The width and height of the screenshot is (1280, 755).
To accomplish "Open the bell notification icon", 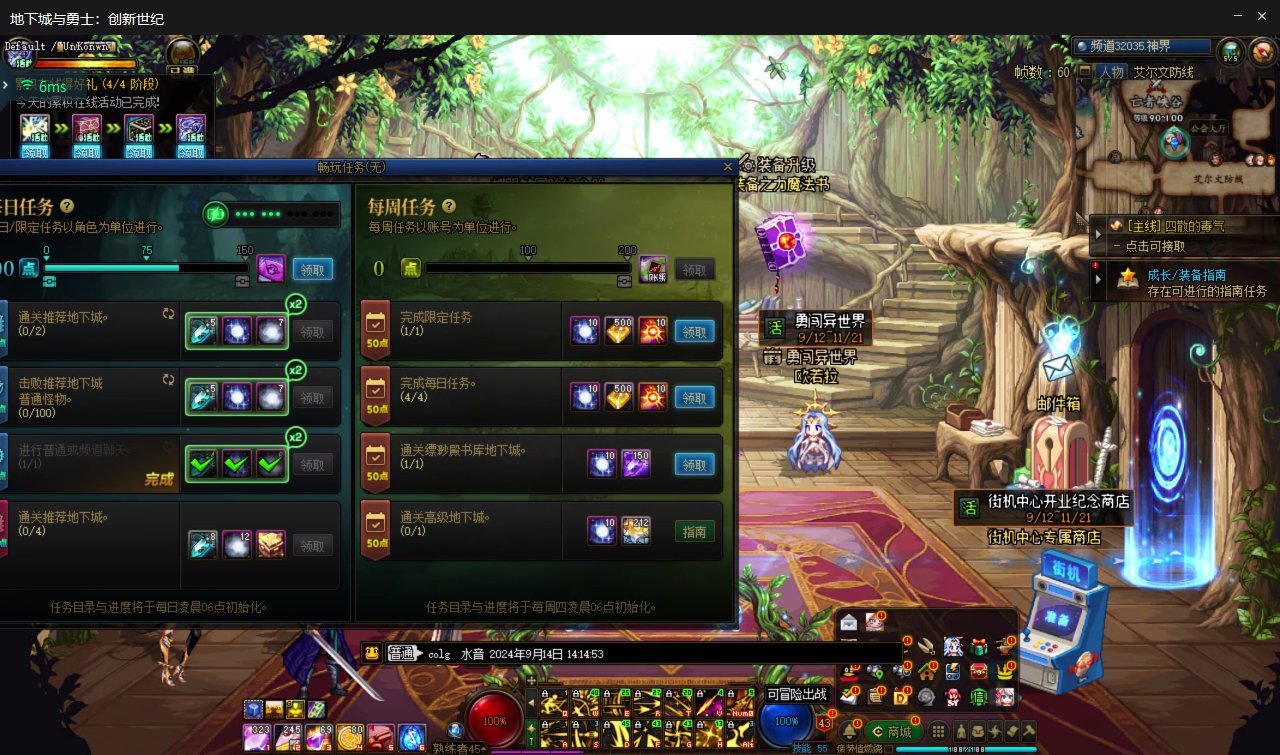I will [849, 731].
